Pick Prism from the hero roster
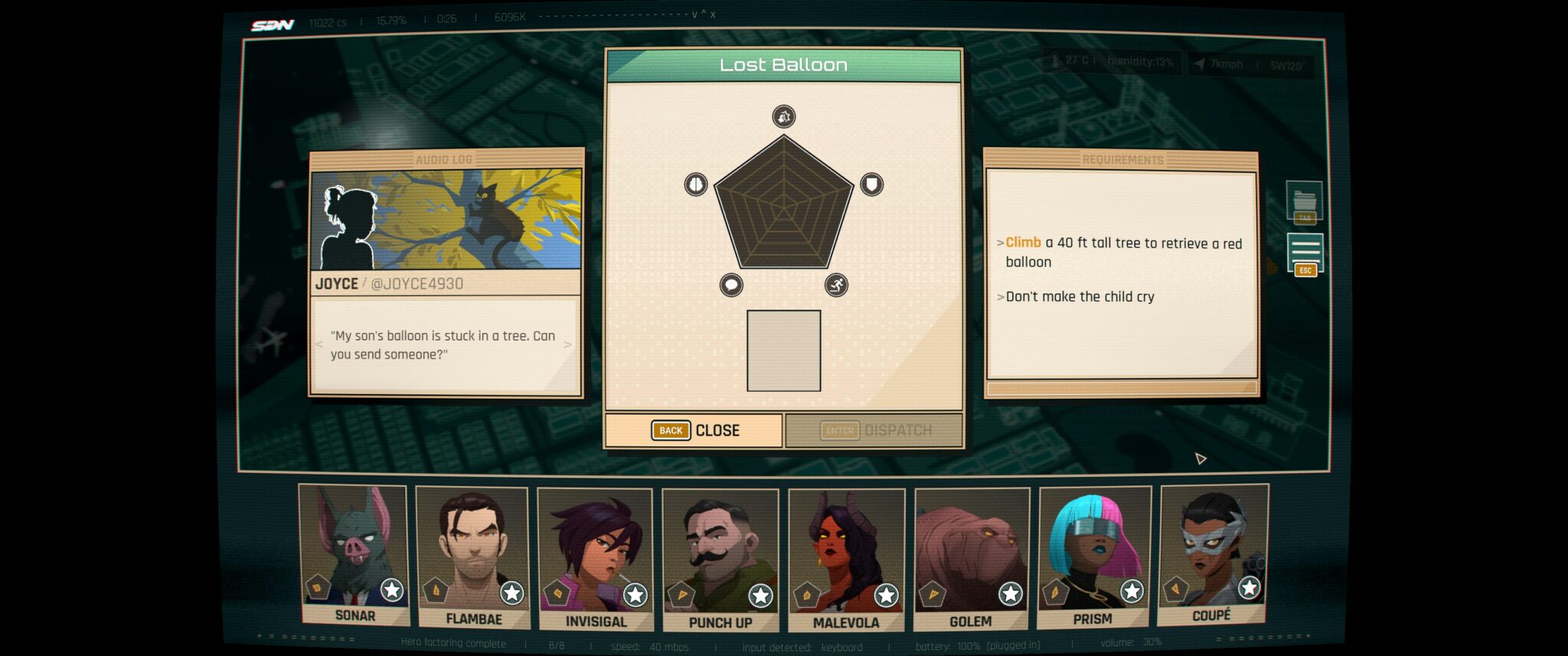Screen dimensions: 1568x656 point(1094,557)
